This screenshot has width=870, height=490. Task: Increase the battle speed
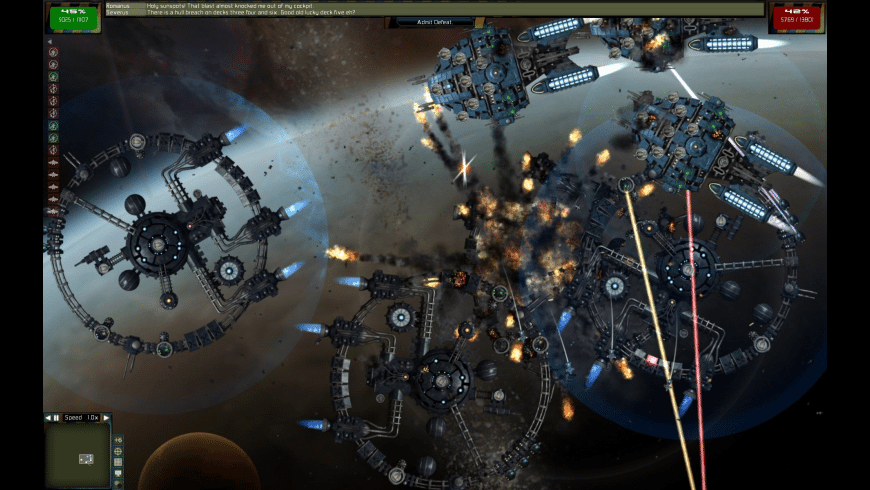[x=106, y=417]
